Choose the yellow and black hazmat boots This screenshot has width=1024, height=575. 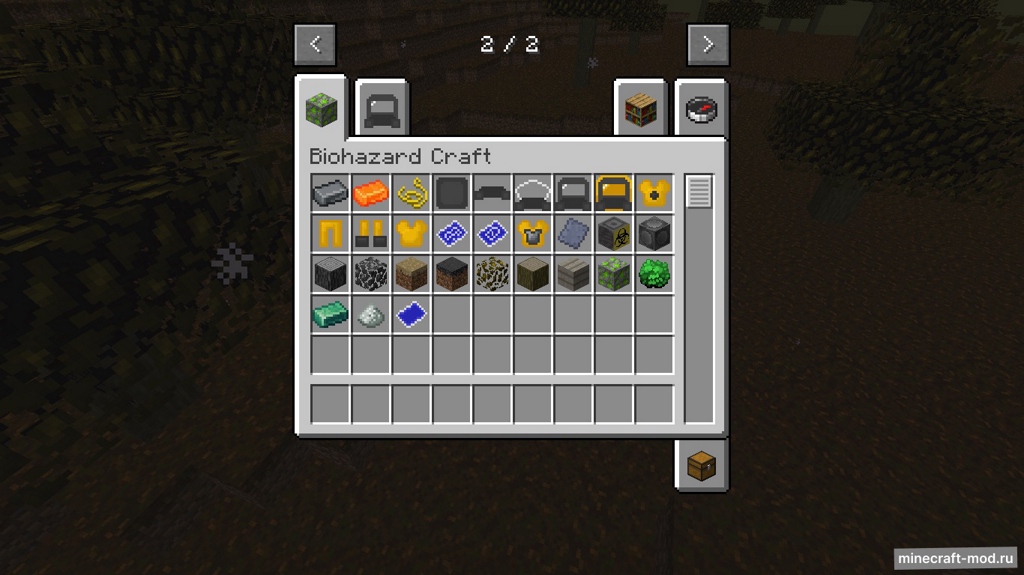[x=371, y=233]
